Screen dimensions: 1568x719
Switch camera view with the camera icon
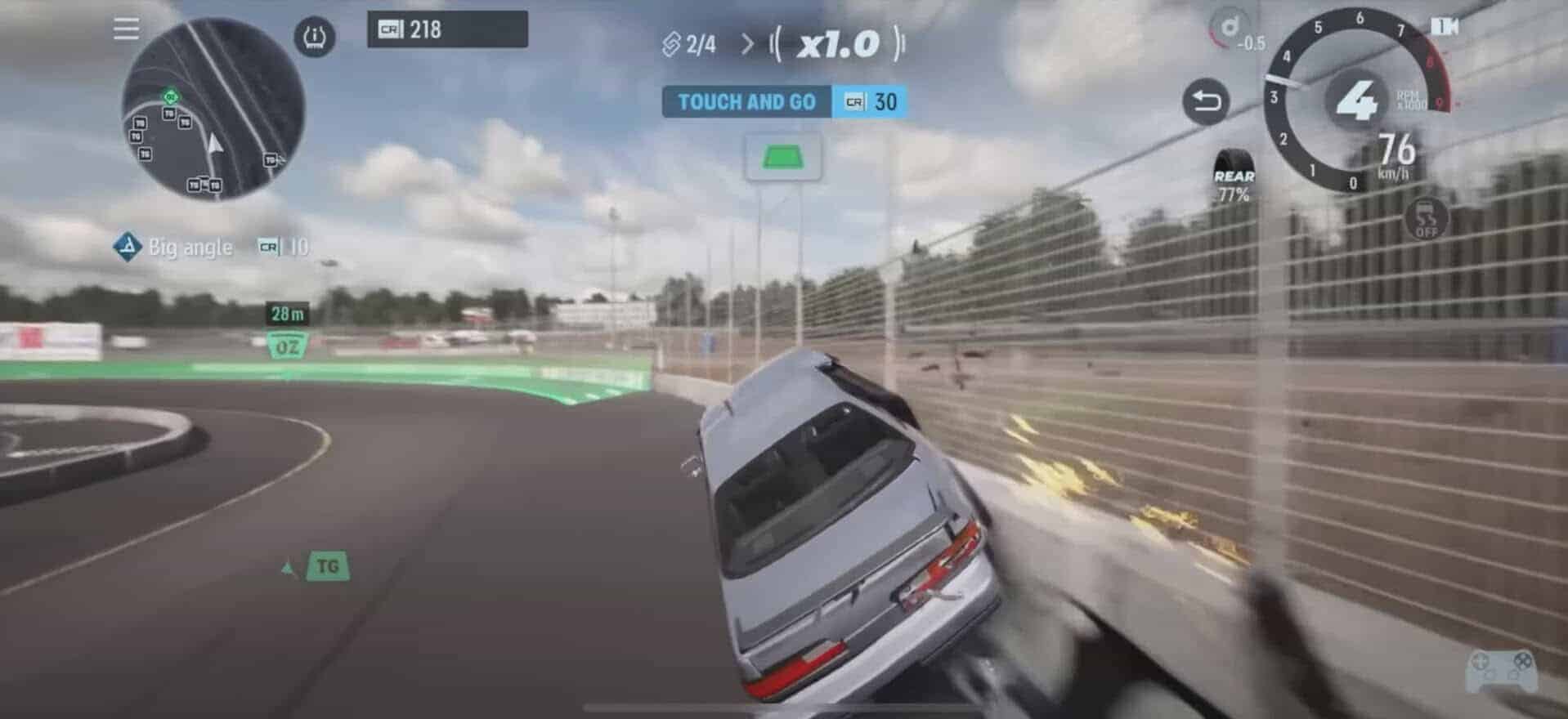coord(1445,27)
